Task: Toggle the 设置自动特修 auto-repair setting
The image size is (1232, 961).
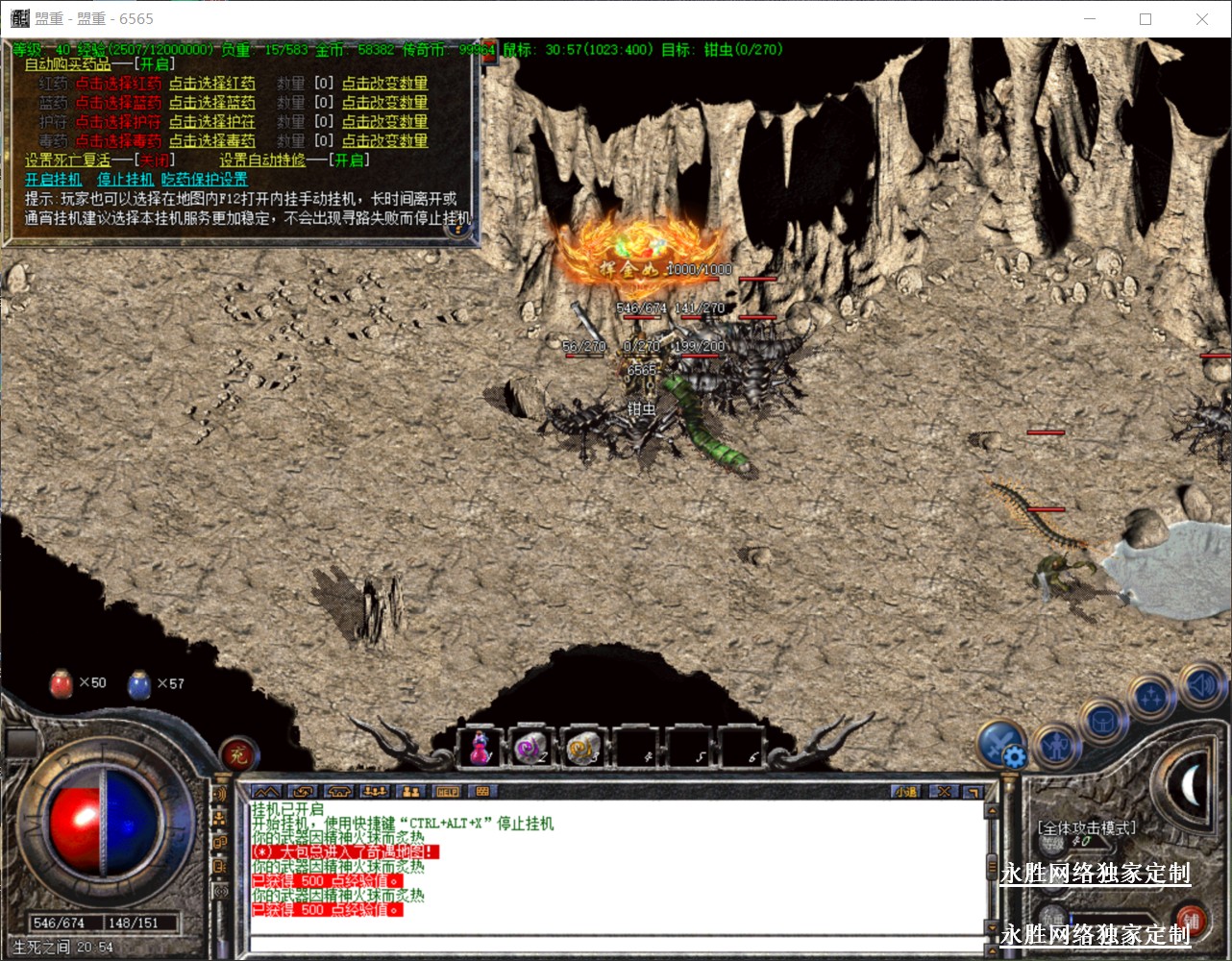Action: pos(350,160)
